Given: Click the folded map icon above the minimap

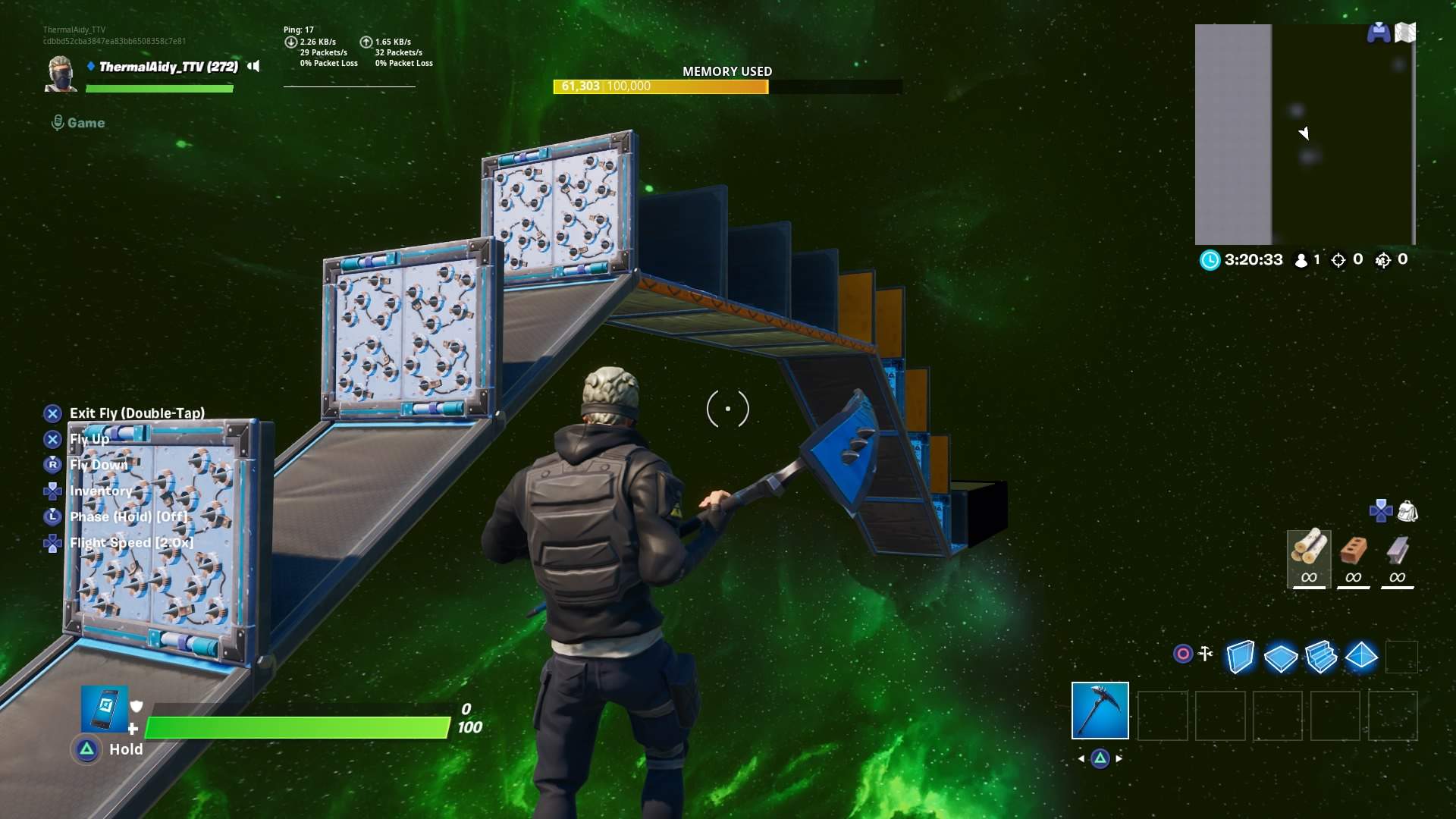Looking at the screenshot, I should (1405, 33).
